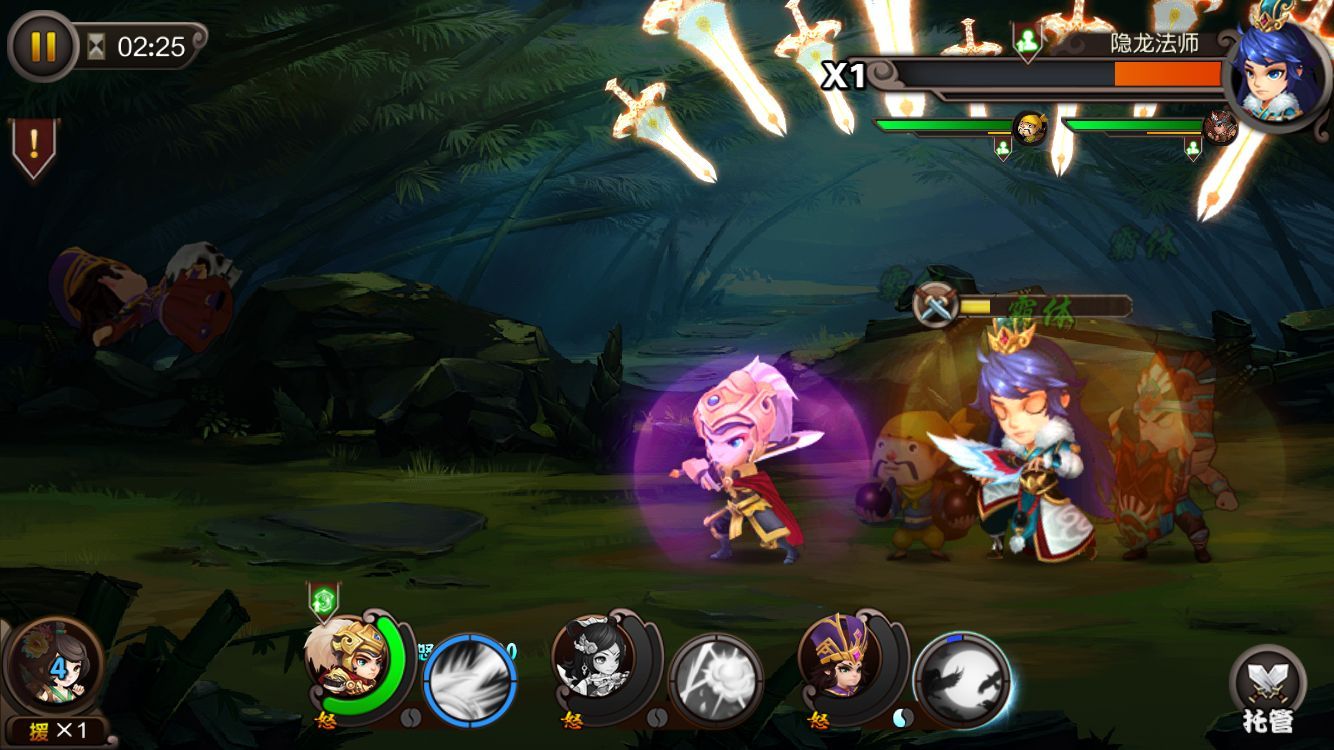Toggle auto-battle with the 托管 button

pos(1268,690)
